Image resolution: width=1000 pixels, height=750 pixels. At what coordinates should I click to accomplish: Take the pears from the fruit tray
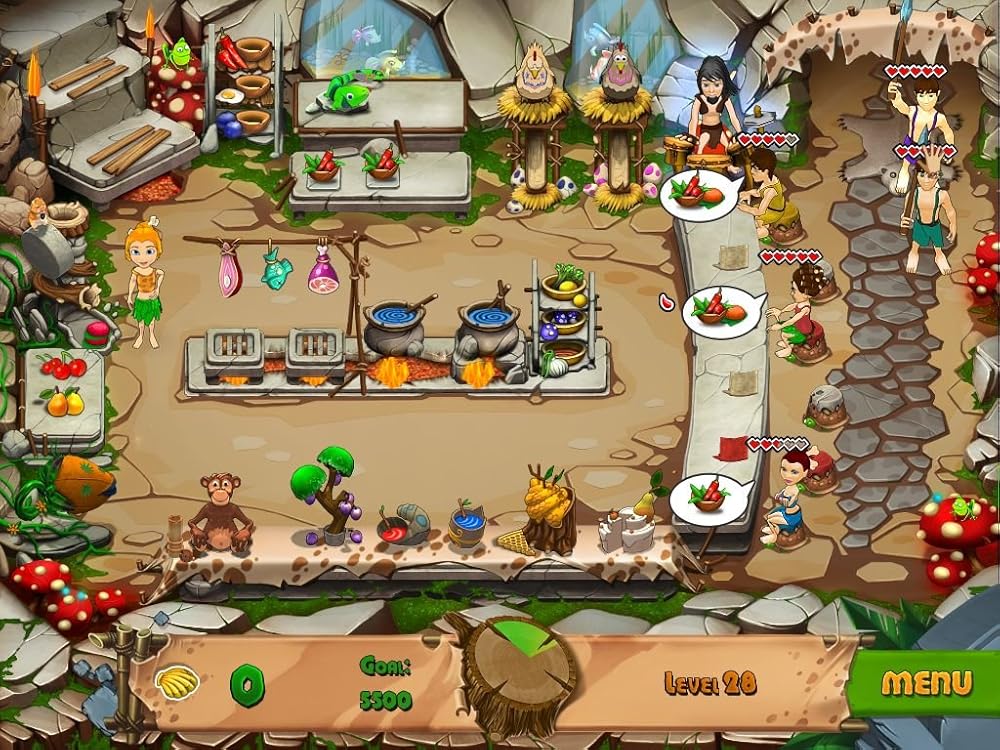[62, 402]
